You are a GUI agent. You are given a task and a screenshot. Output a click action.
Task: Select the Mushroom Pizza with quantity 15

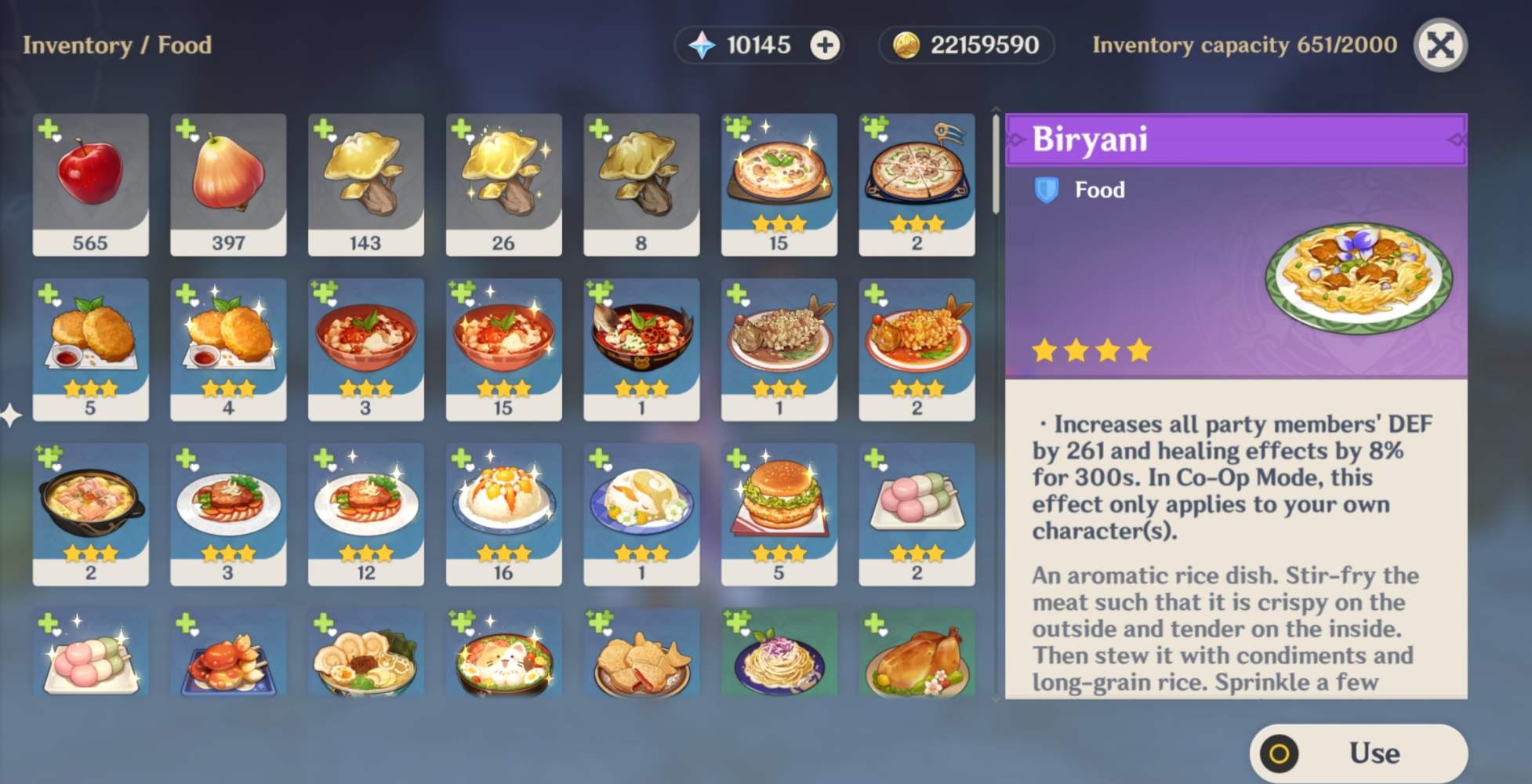tap(779, 184)
